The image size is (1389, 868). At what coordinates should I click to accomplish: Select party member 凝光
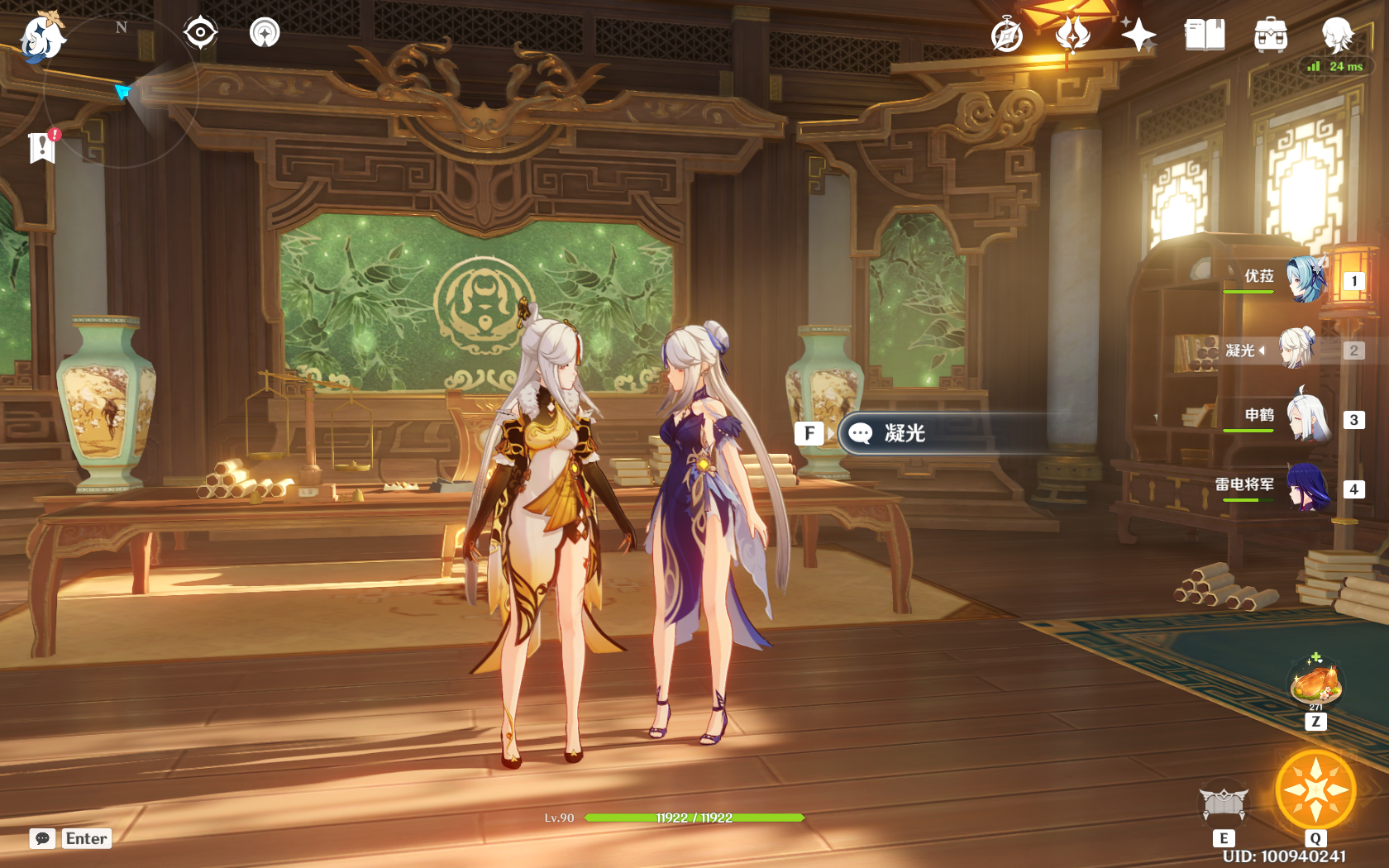point(1297,349)
